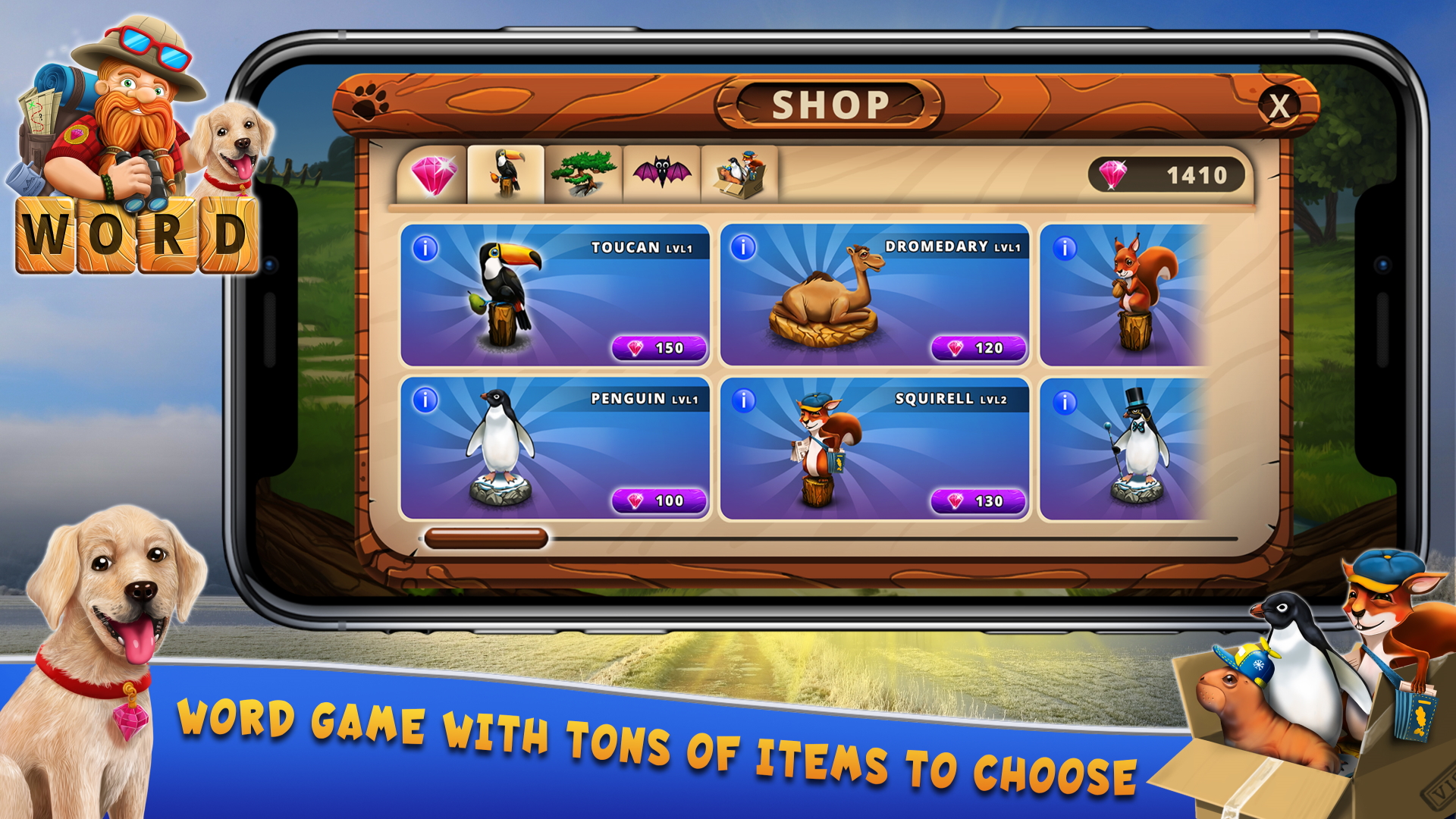This screenshot has height=819, width=1456.
Task: Show info for the Dromedary
Action: tap(744, 247)
